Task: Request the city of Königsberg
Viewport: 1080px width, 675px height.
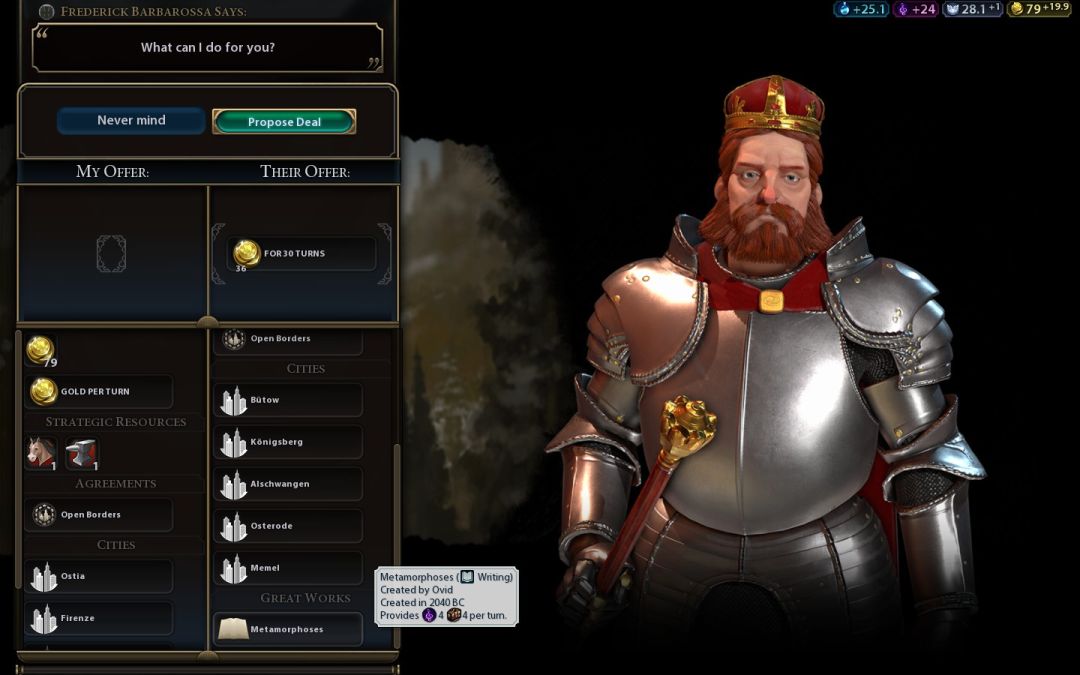Action: point(288,442)
